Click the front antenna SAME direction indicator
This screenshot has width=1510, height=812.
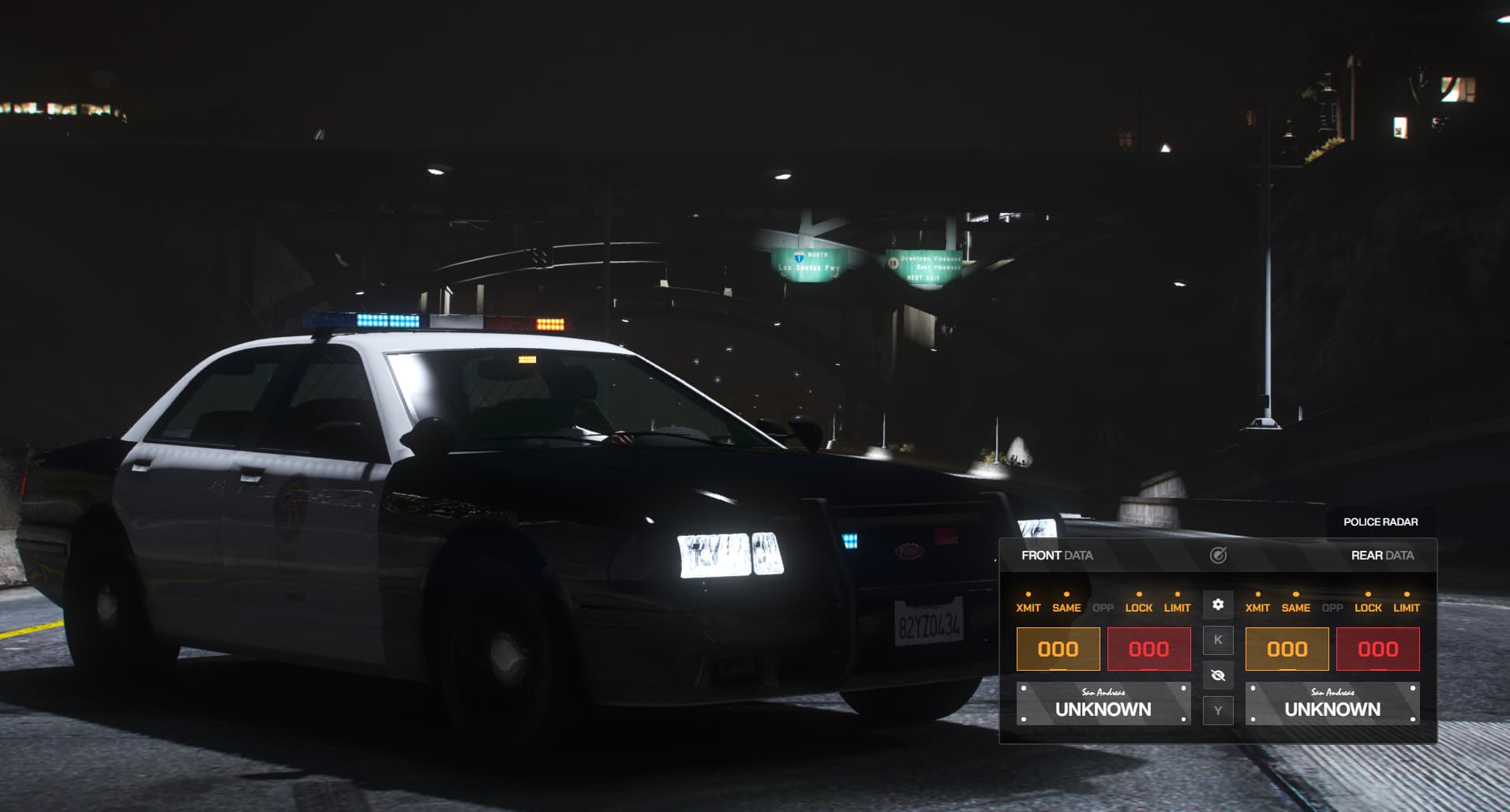click(1066, 608)
